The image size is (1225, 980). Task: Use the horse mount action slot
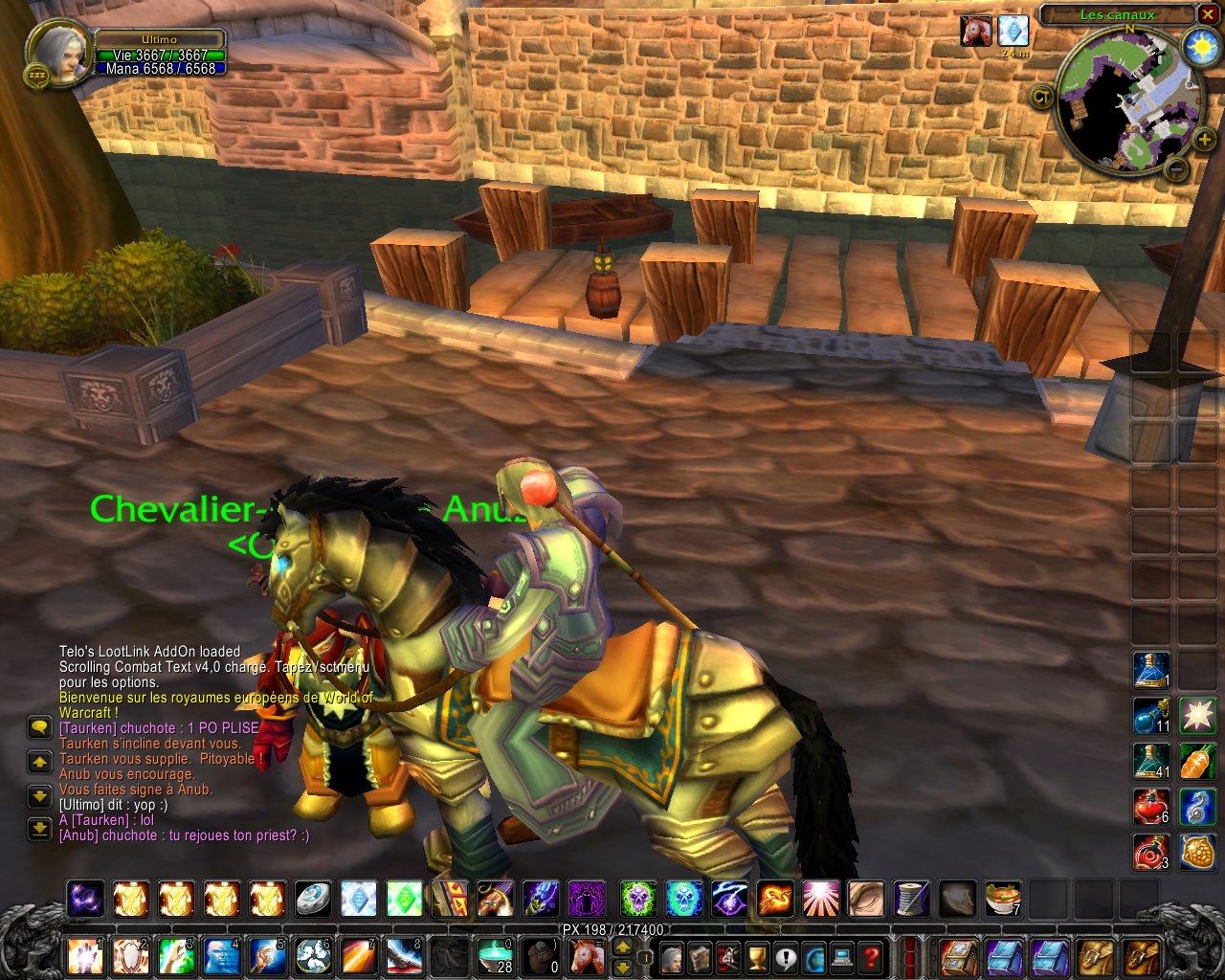point(586,955)
